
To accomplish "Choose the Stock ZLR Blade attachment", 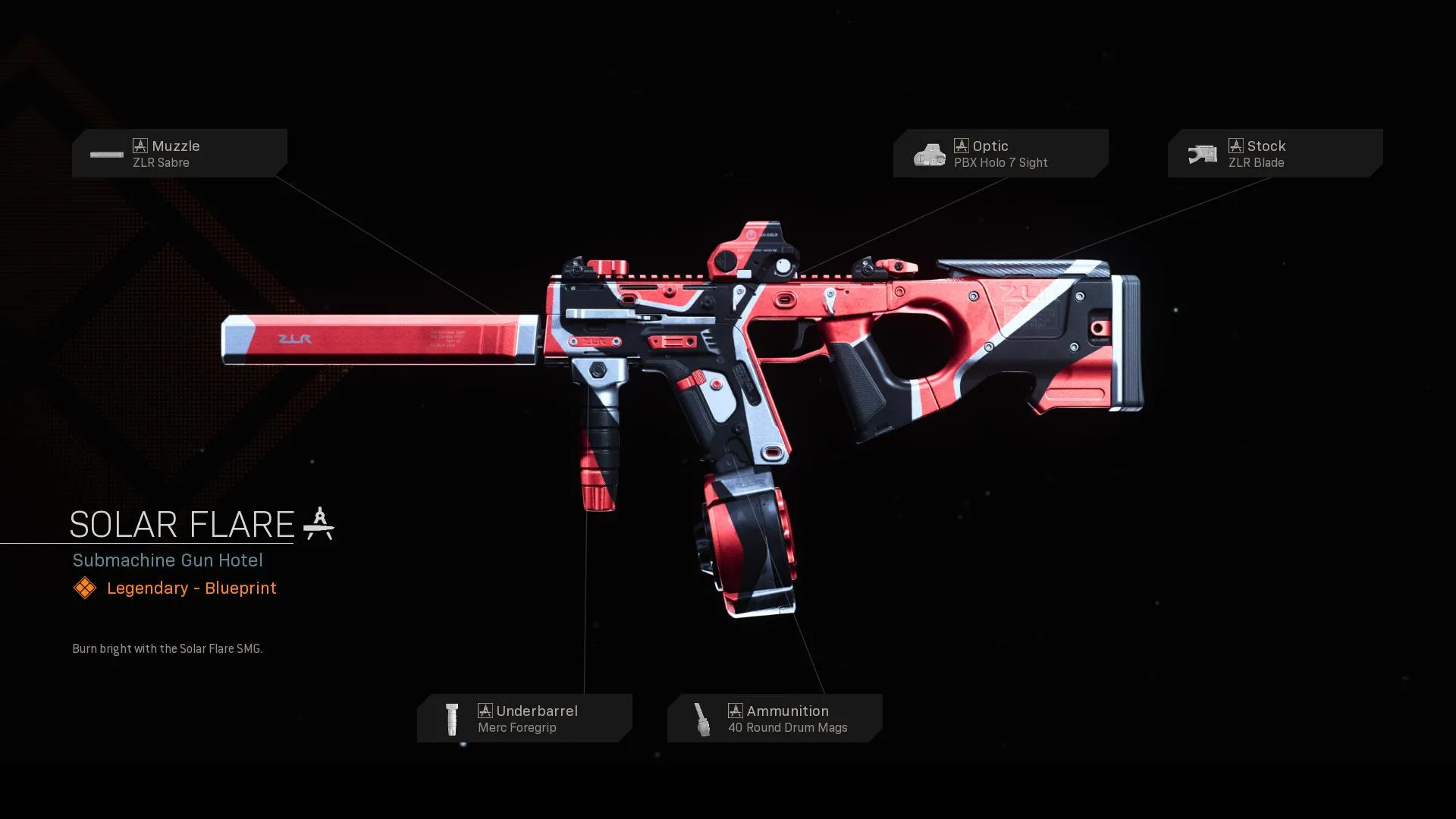I will pos(1275,153).
